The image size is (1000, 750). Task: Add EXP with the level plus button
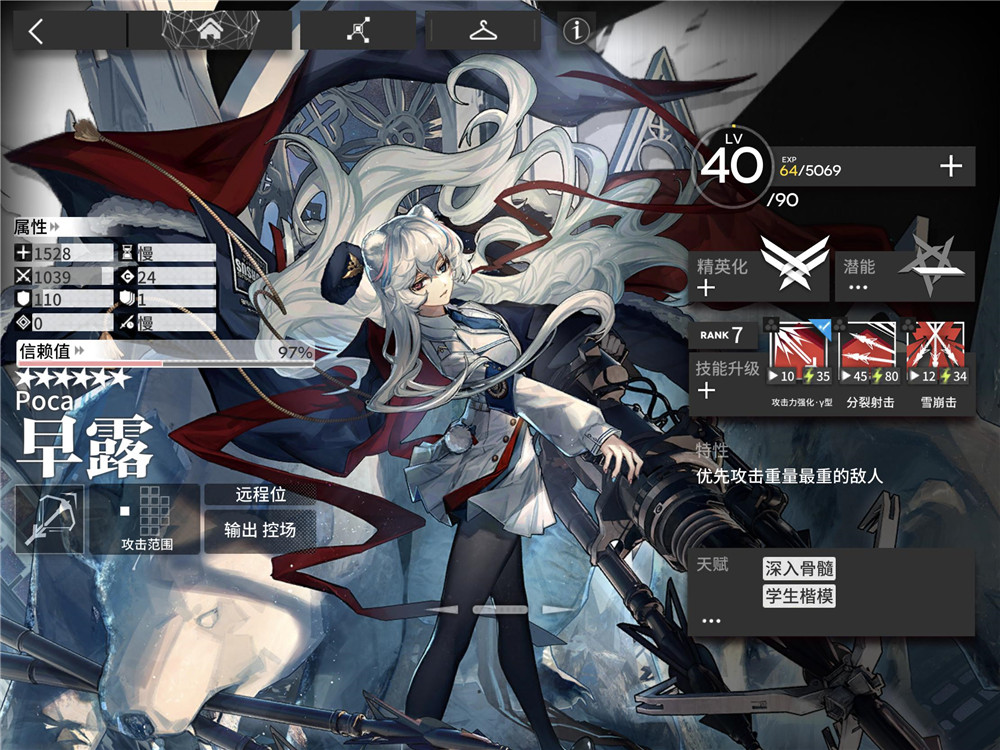[950, 167]
